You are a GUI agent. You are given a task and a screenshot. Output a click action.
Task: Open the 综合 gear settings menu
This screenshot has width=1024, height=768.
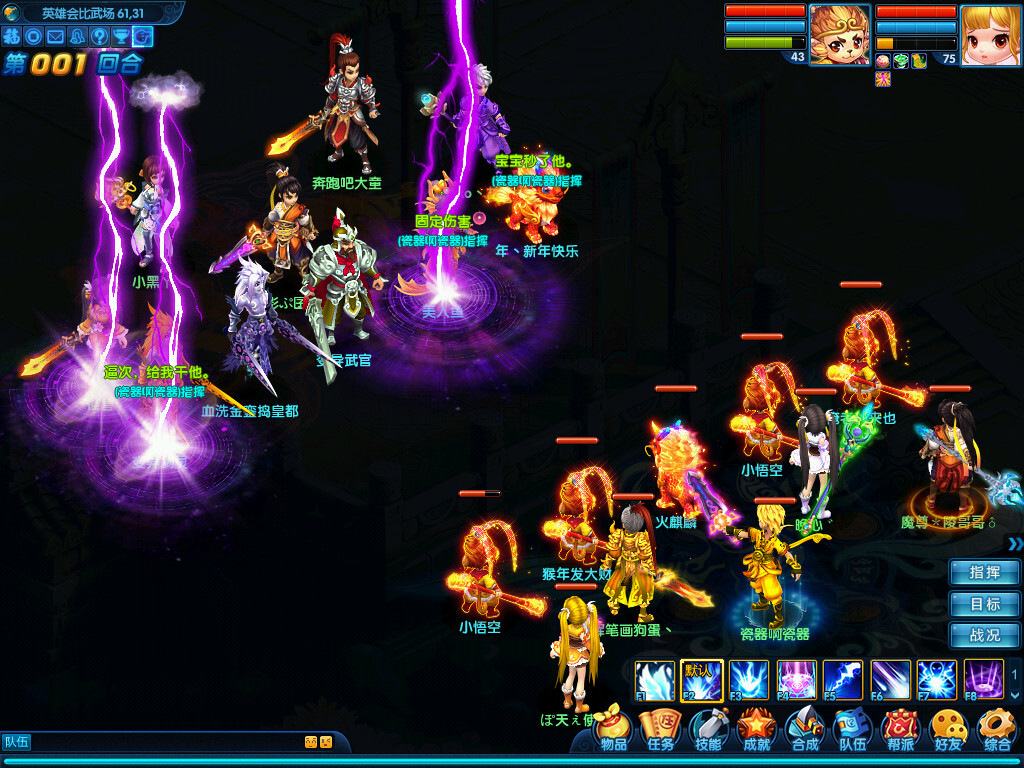point(996,728)
